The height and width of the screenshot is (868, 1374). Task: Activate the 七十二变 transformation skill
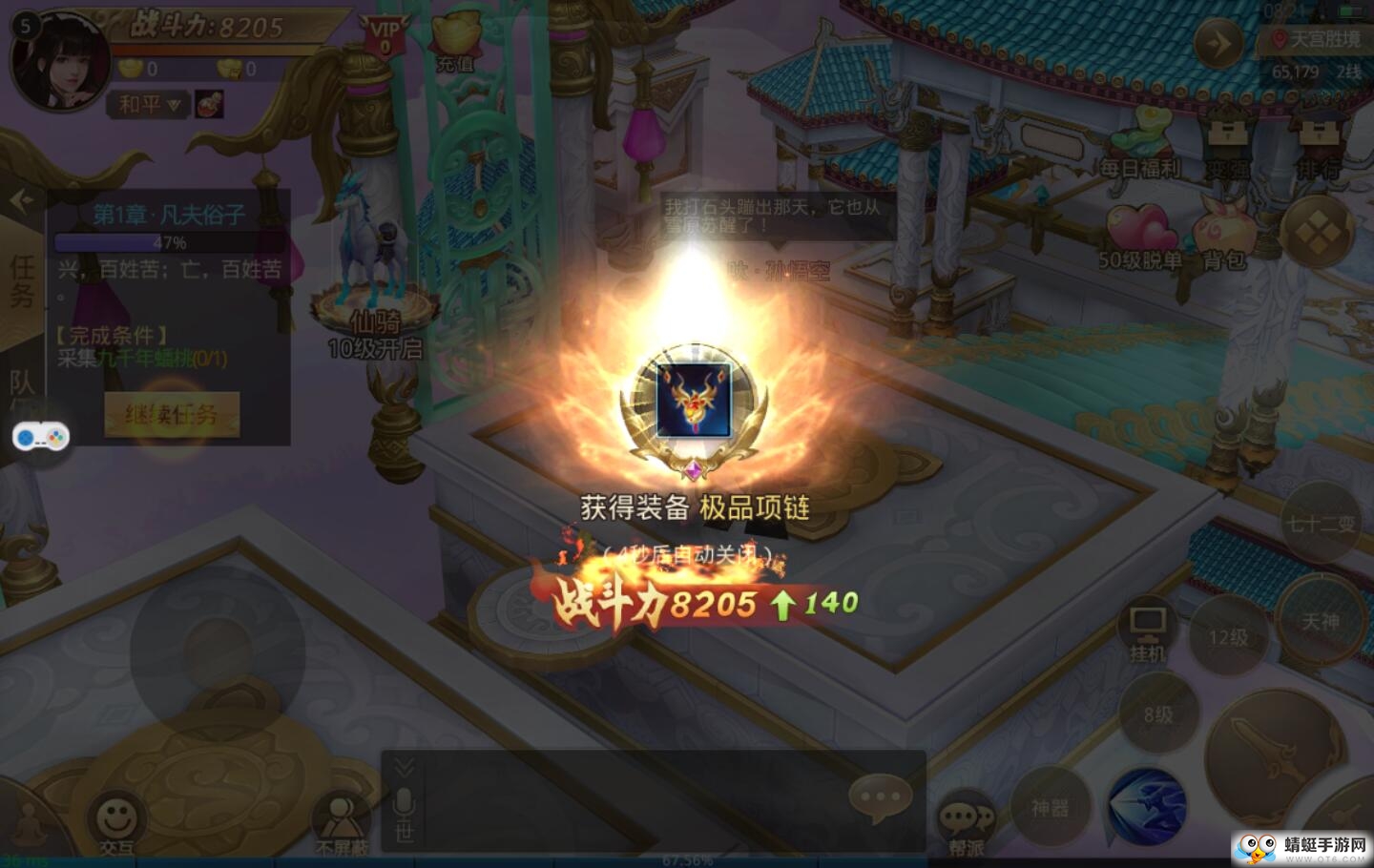[1321, 524]
